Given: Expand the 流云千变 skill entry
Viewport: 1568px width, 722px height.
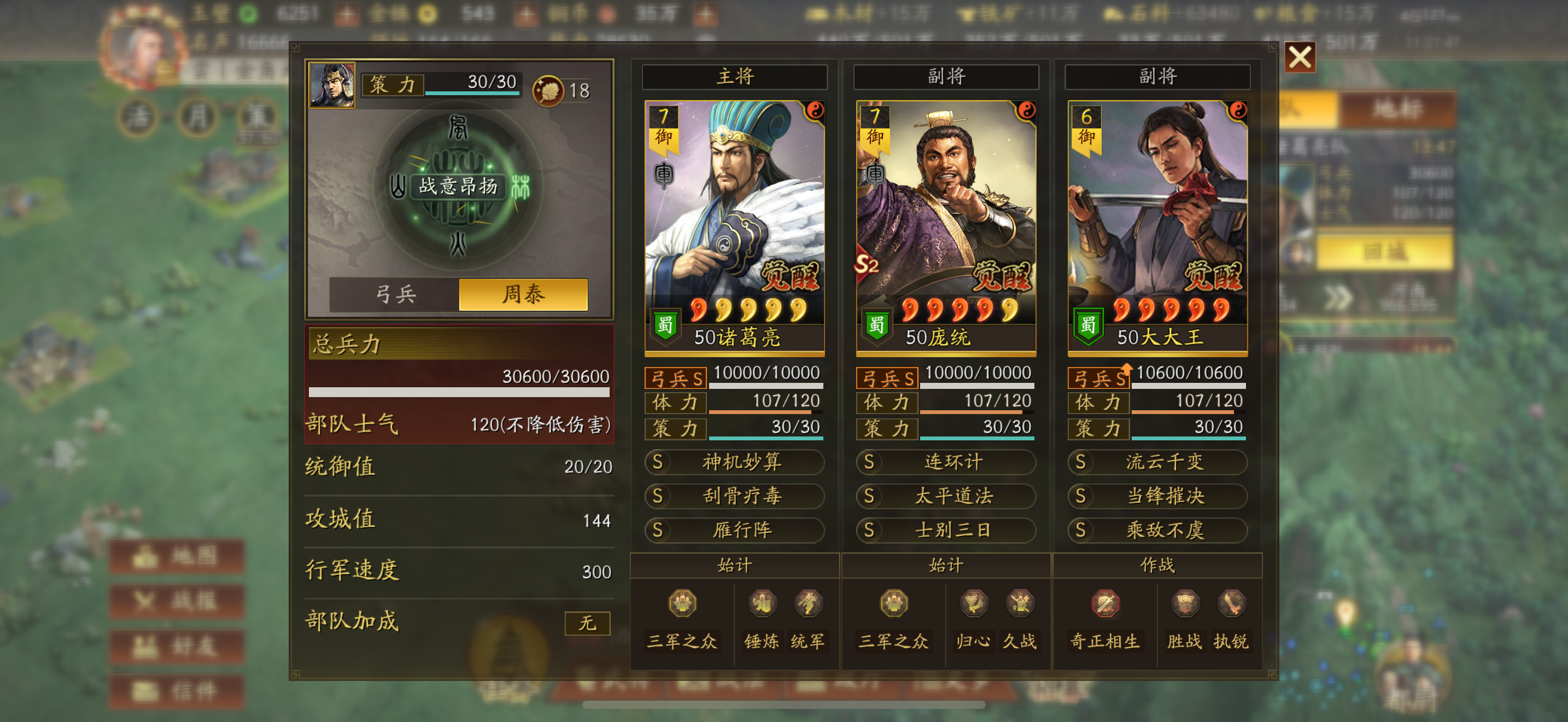Looking at the screenshot, I should coord(1156,463).
